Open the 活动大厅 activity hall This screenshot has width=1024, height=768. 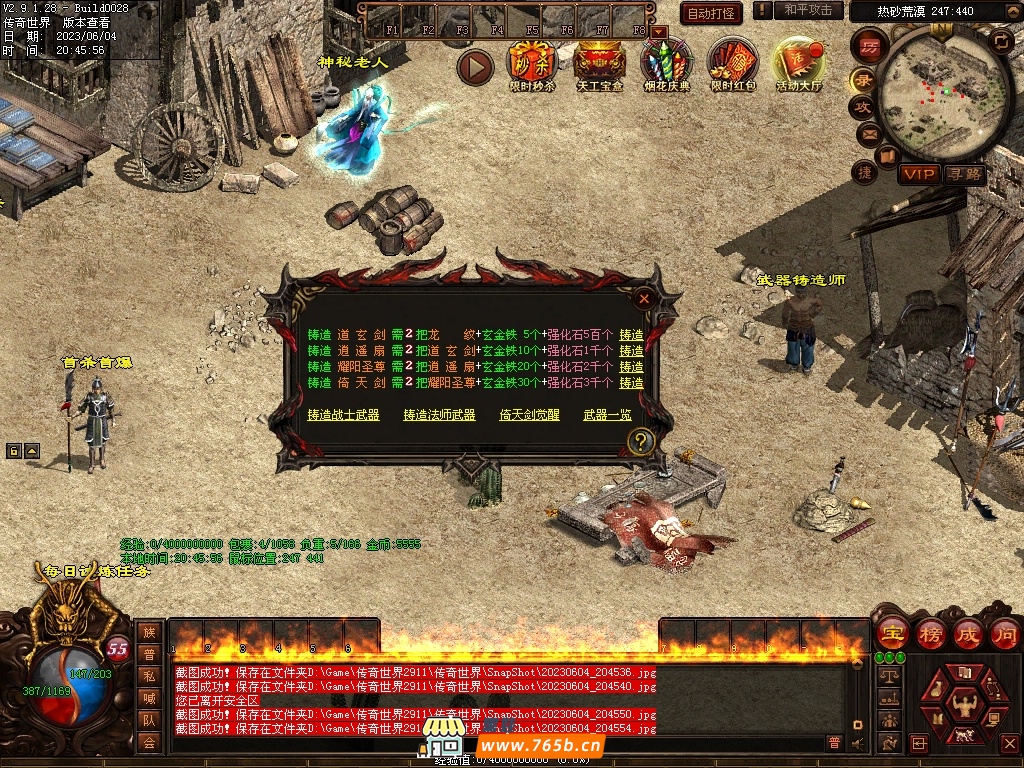[x=798, y=64]
